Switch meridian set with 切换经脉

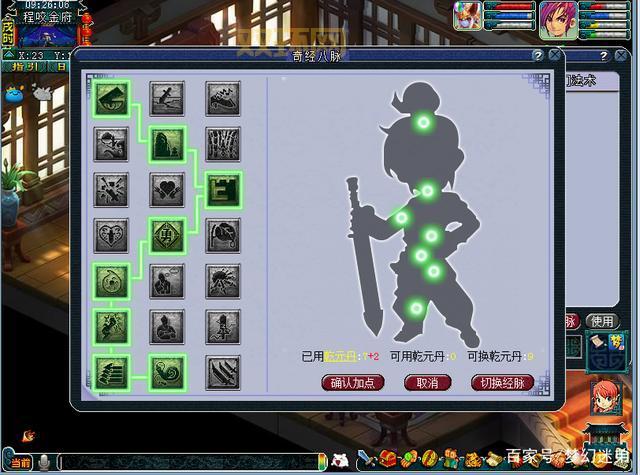502,383
